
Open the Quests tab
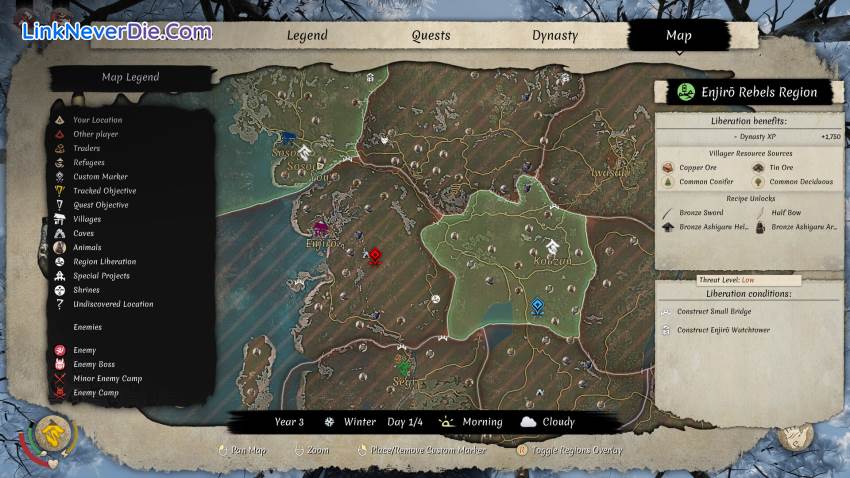point(431,36)
